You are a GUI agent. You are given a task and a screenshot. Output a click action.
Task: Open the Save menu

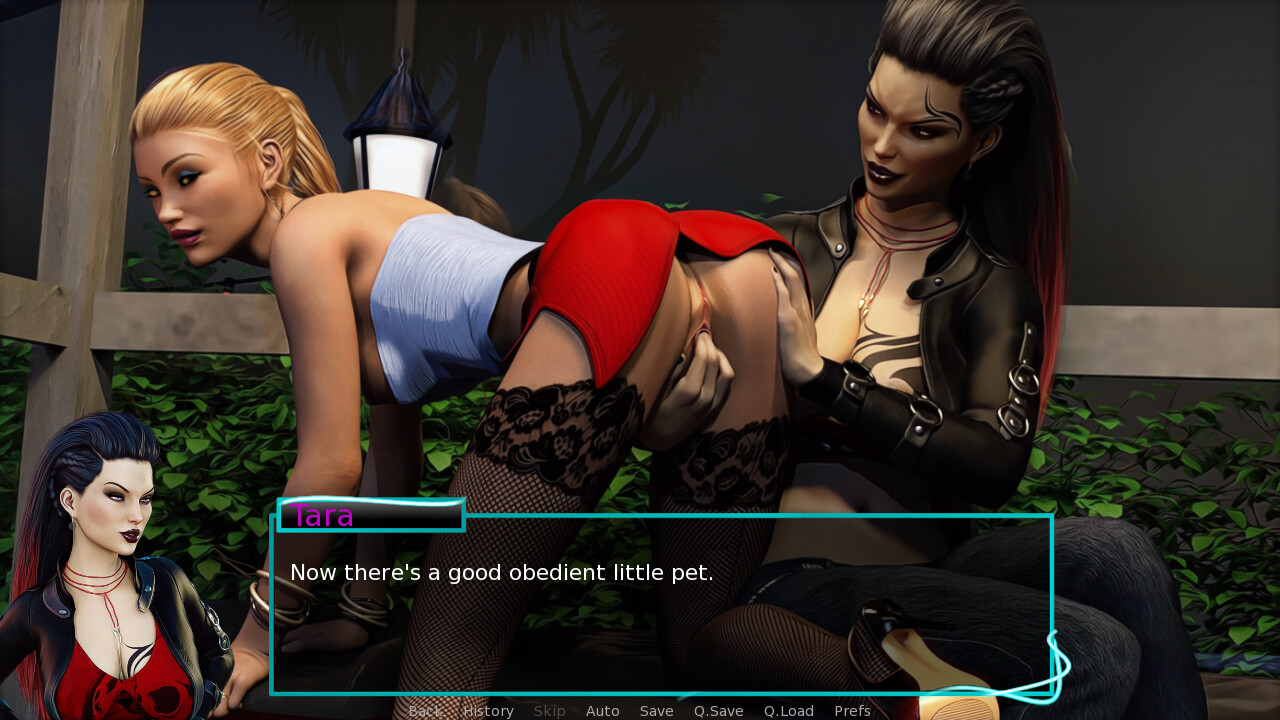pyautogui.click(x=656, y=711)
